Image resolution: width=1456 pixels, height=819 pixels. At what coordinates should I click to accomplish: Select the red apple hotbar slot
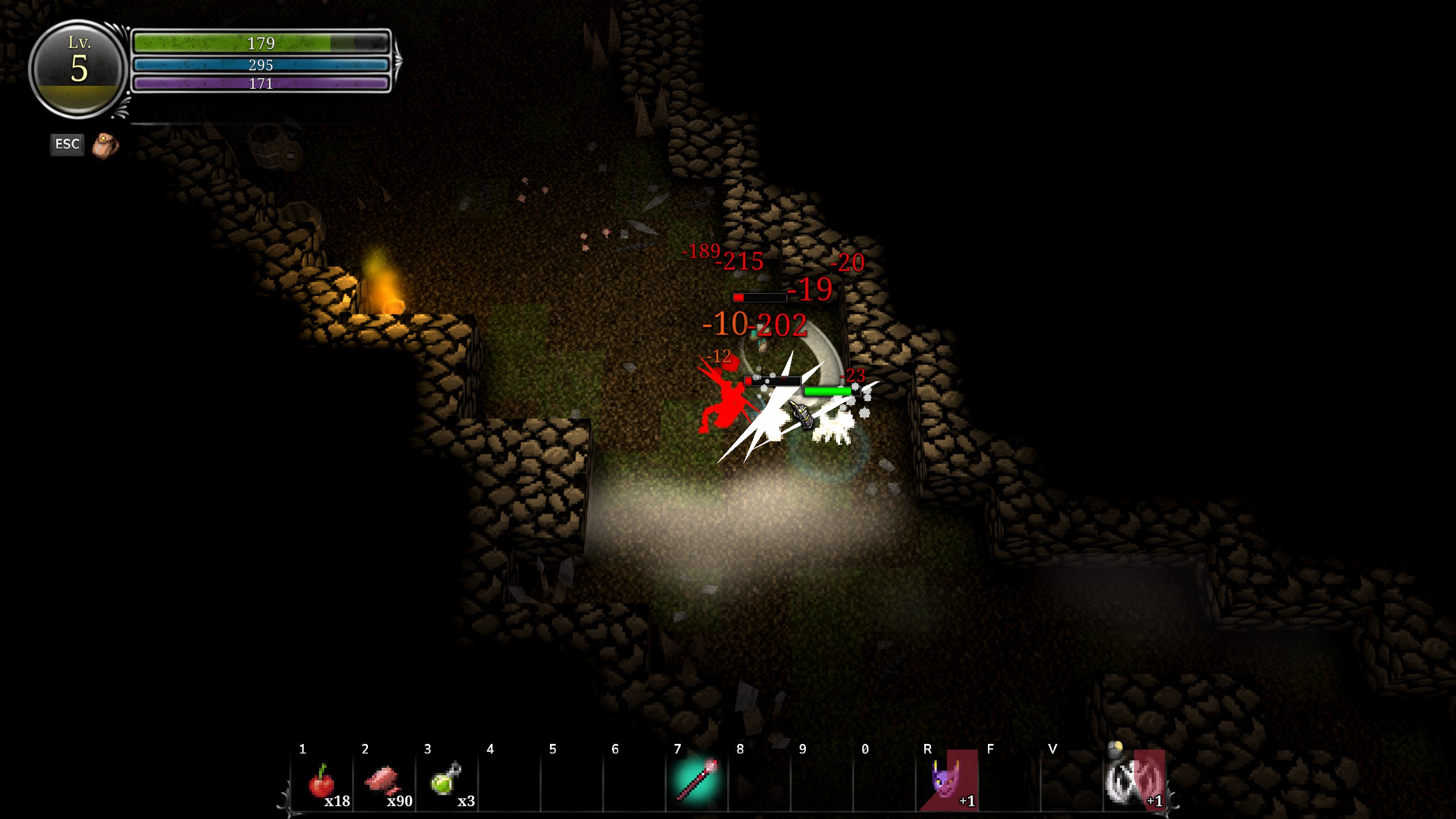point(322,781)
